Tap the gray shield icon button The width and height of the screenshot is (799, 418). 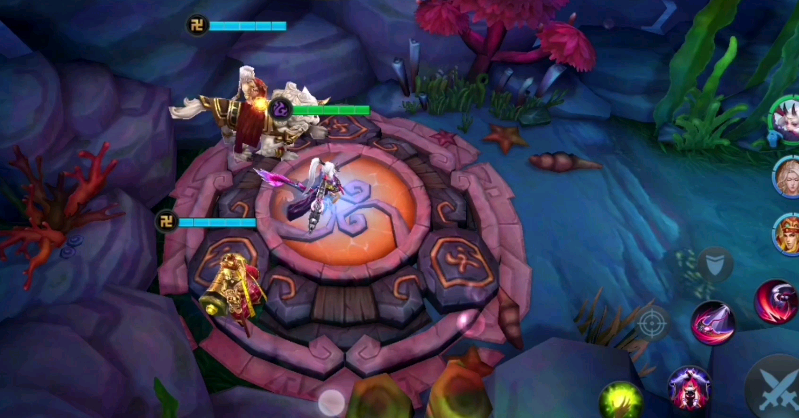pos(713,265)
